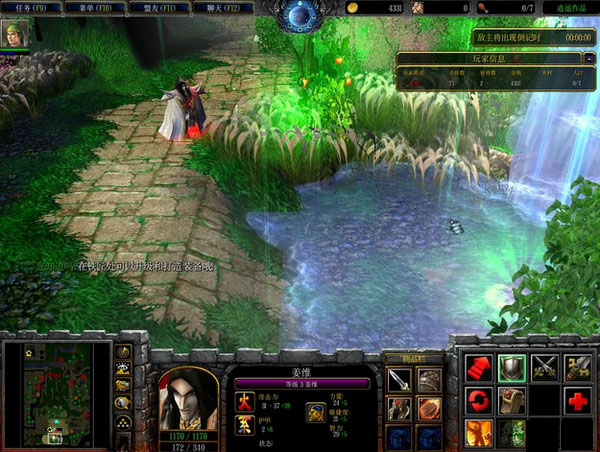
Task: Open the 聊天 (F12) chat log
Action: 220,8
